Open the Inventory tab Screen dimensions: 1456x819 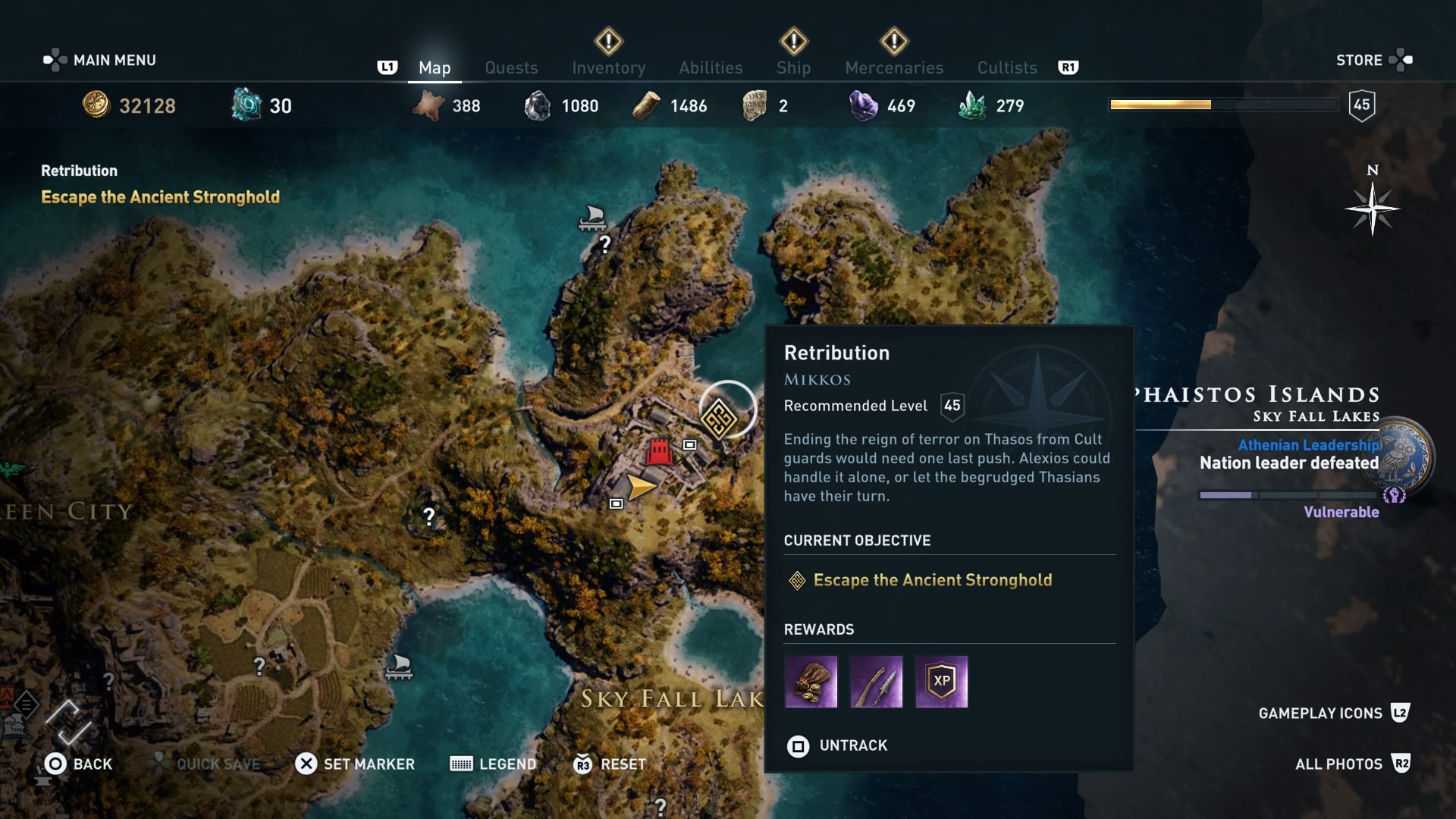pyautogui.click(x=608, y=67)
